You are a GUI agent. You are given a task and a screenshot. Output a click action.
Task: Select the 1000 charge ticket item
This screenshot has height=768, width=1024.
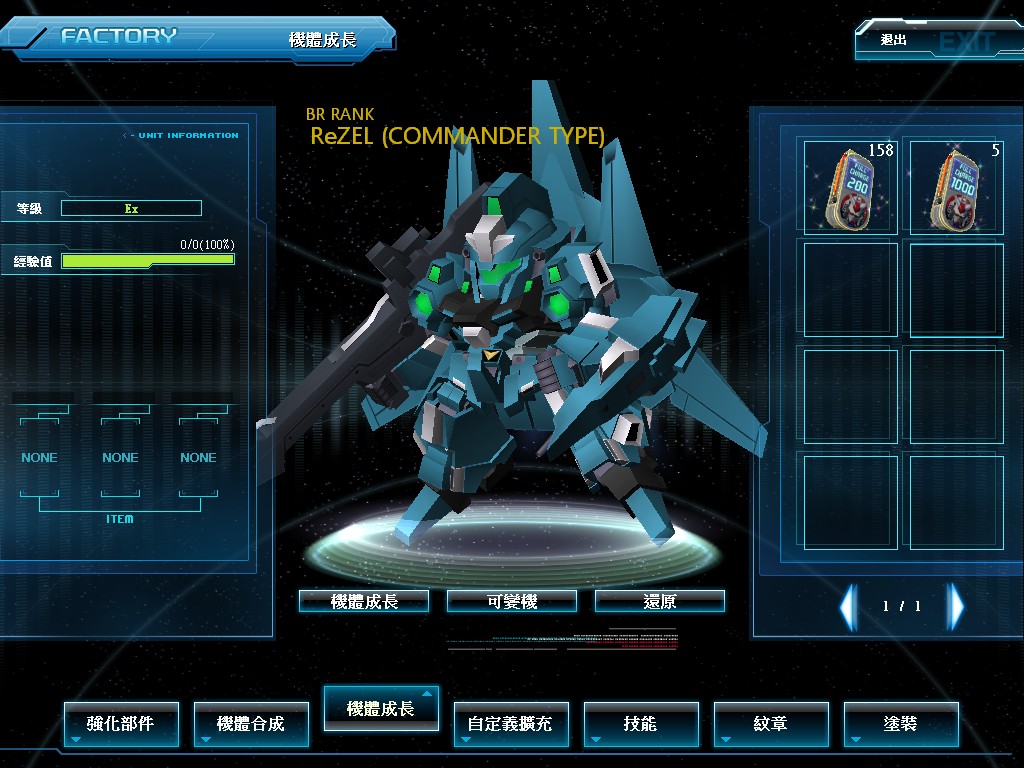pyautogui.click(x=956, y=186)
